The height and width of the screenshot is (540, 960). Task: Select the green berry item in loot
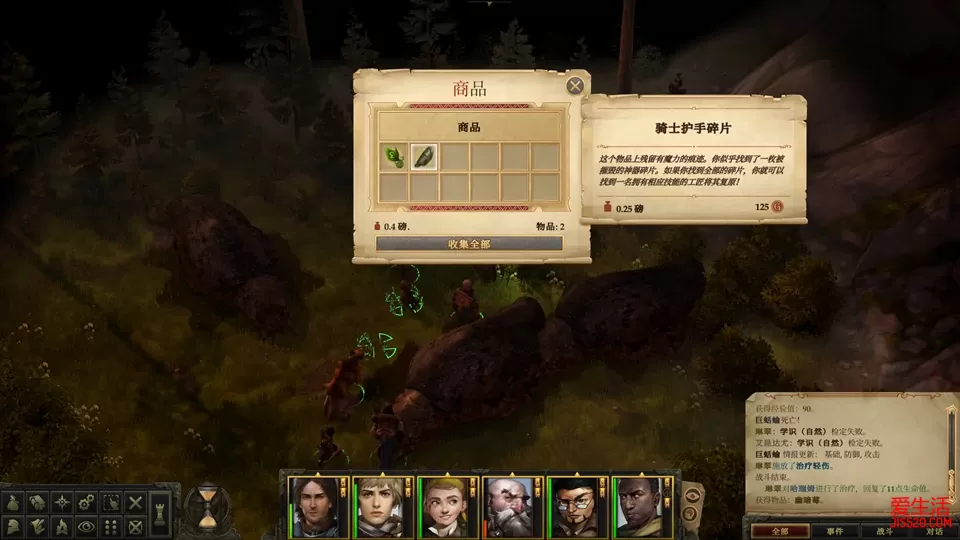click(x=394, y=157)
